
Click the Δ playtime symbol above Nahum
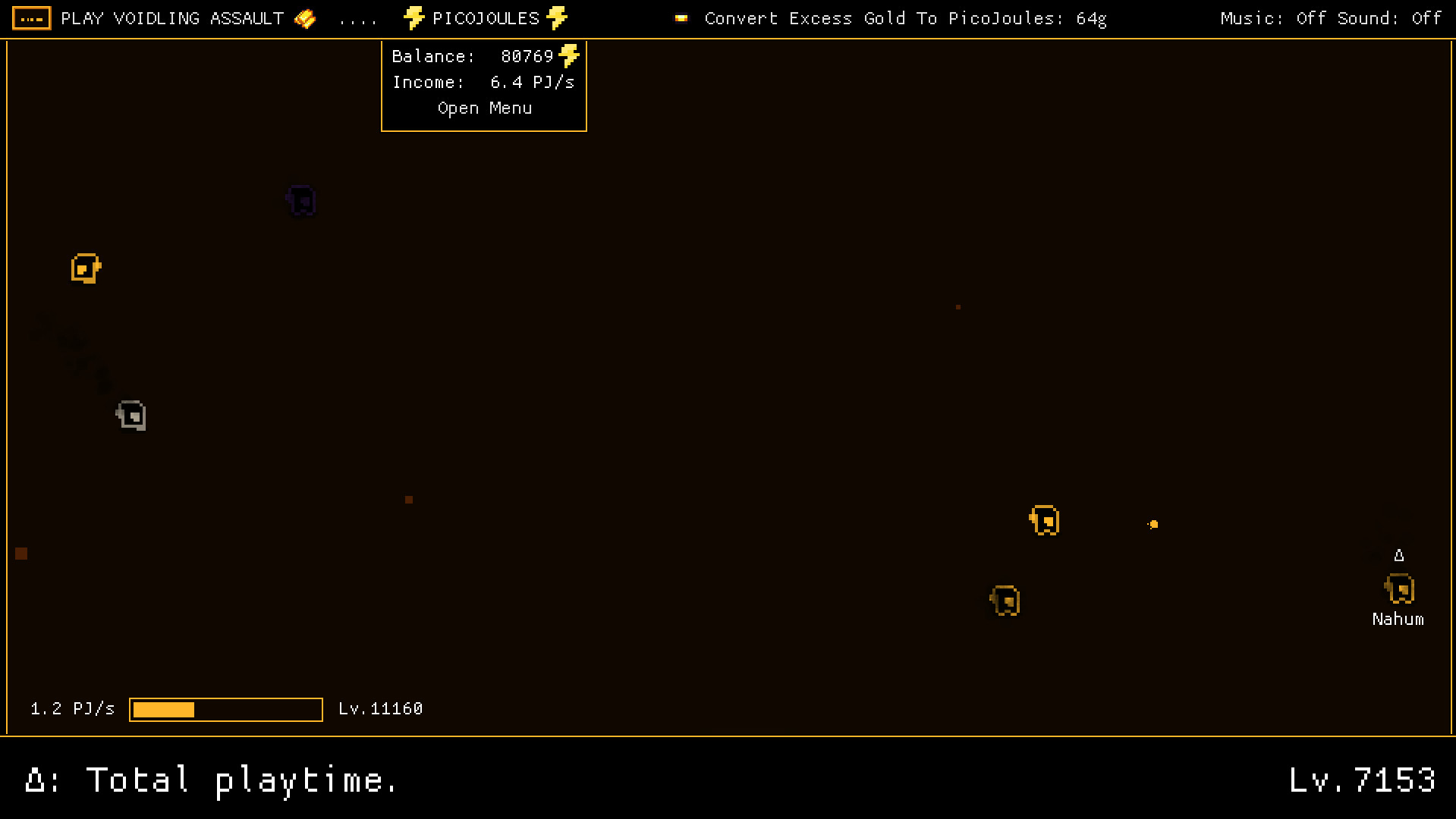(x=1400, y=554)
